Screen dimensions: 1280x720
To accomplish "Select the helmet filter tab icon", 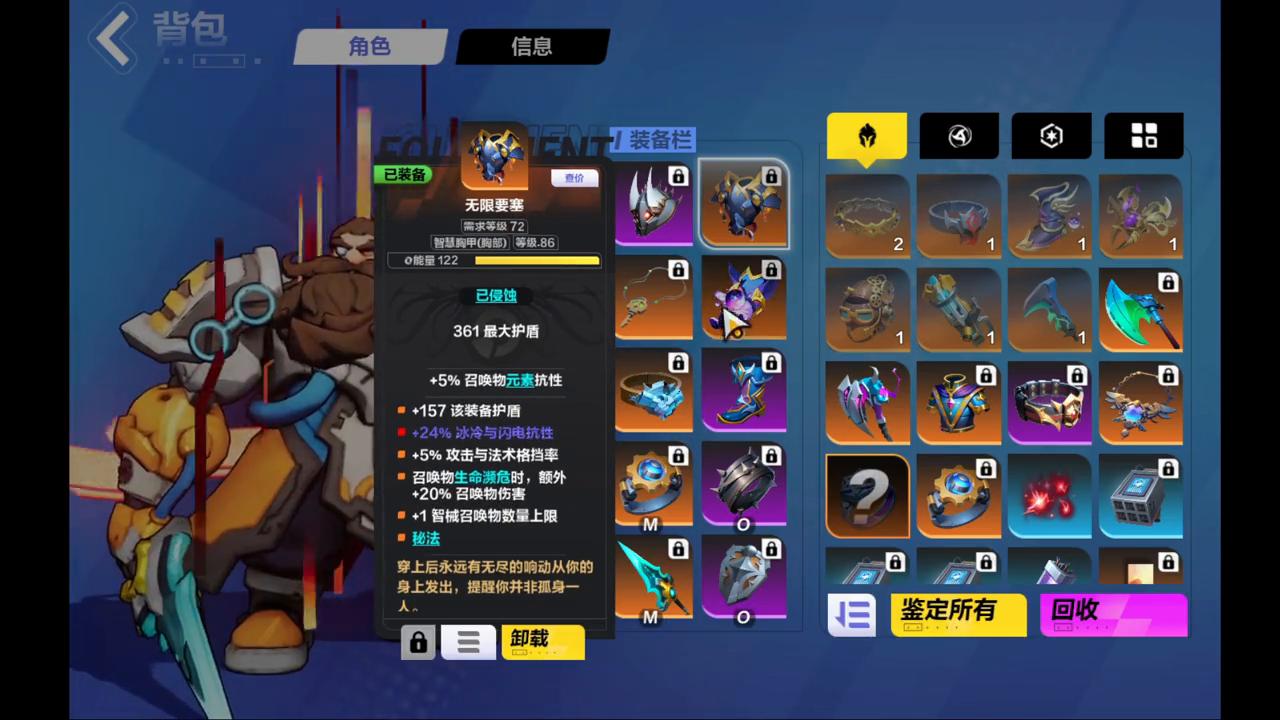I will (866, 136).
